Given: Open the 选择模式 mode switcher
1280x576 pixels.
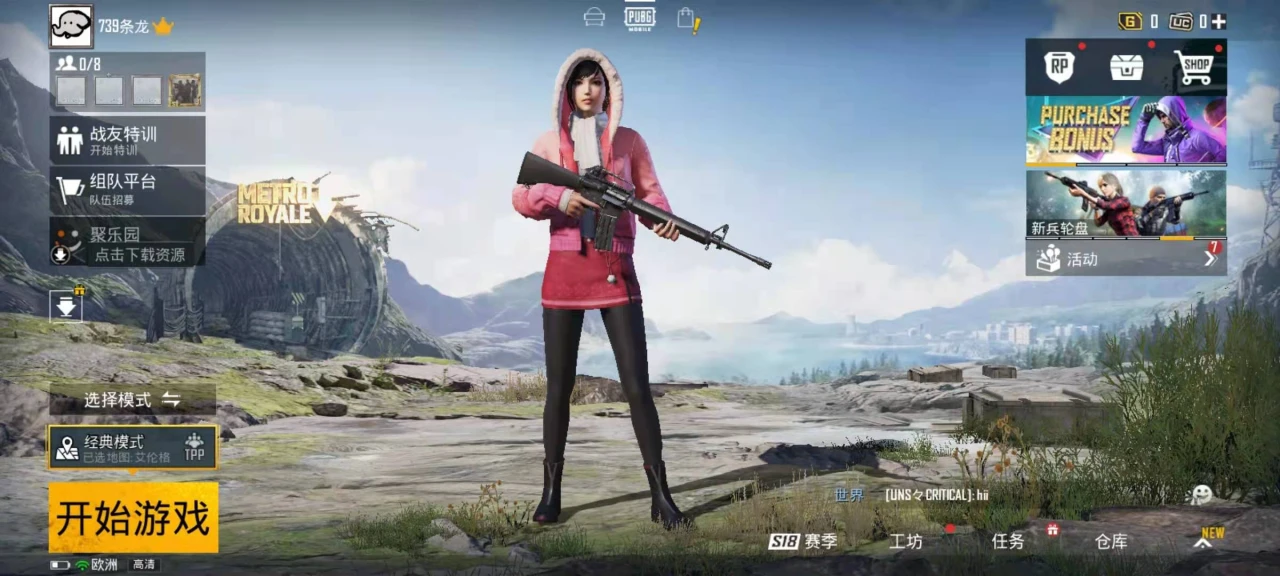Looking at the screenshot, I should (132, 400).
